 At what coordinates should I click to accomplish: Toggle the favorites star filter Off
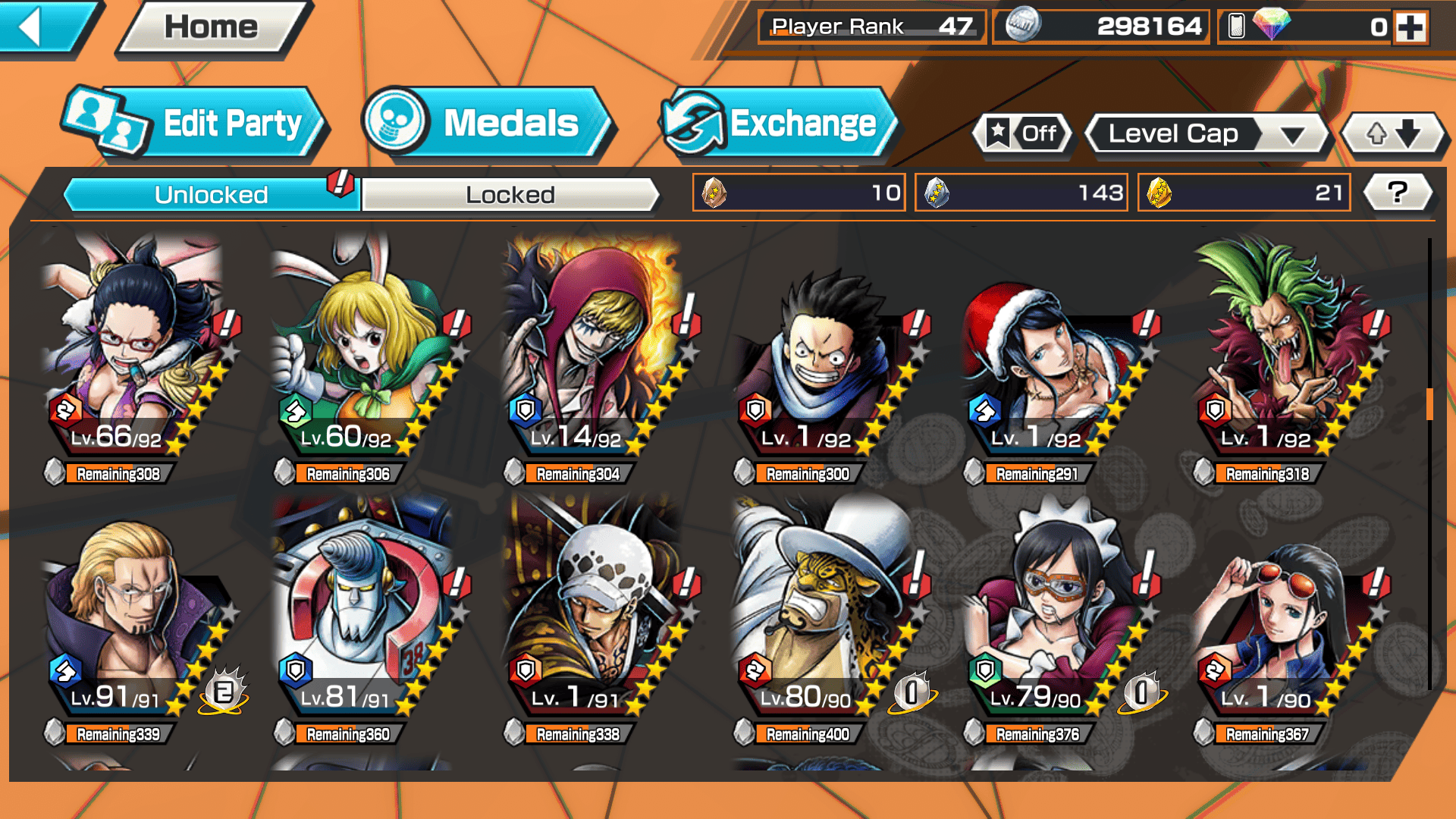[x=1023, y=134]
